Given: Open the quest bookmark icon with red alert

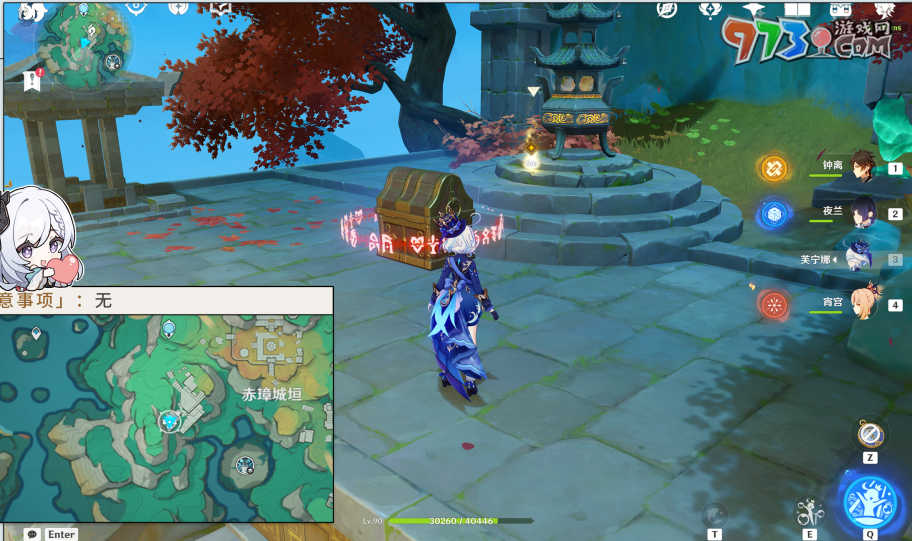Looking at the screenshot, I should (31, 82).
